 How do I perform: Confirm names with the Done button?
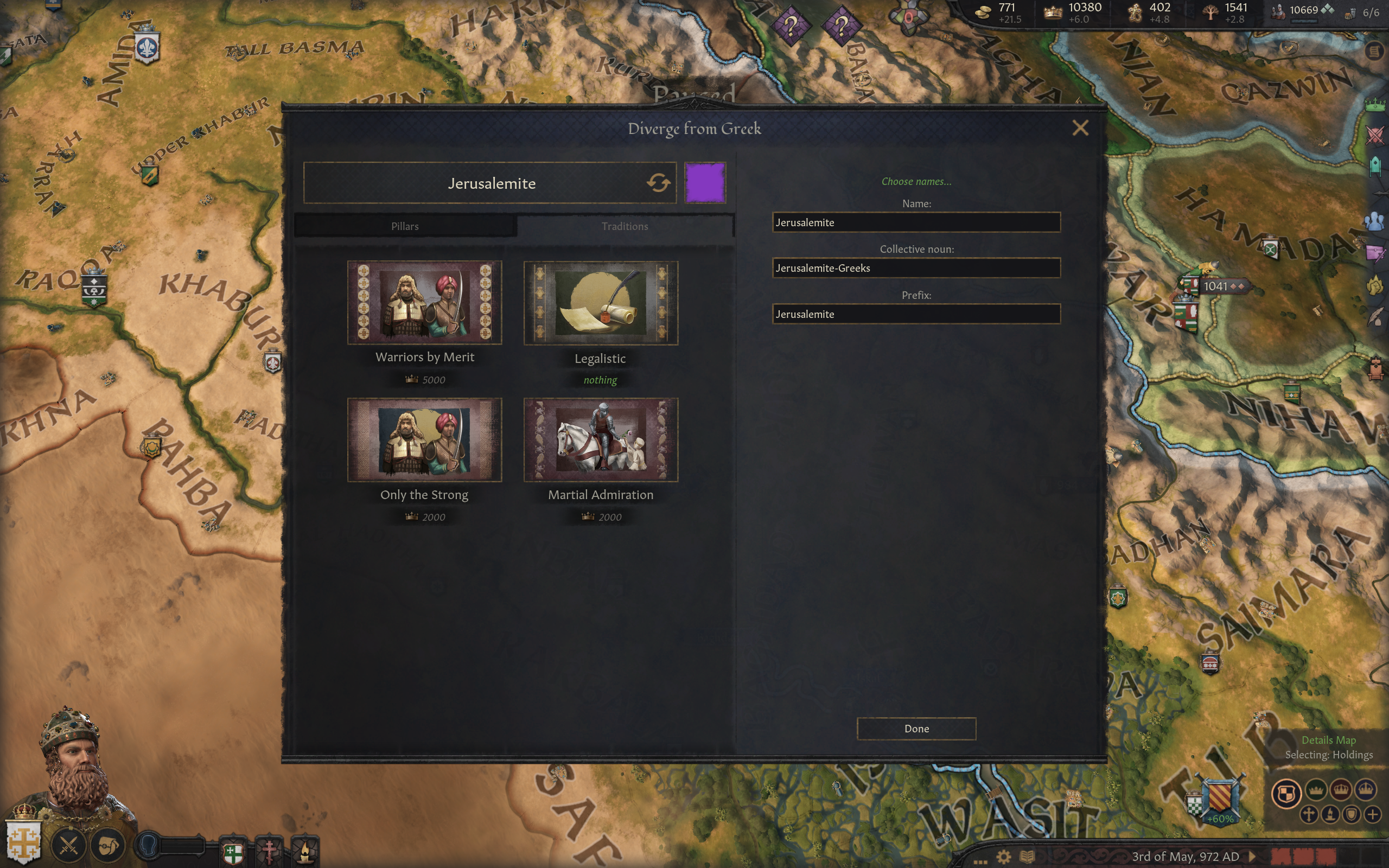click(x=916, y=728)
